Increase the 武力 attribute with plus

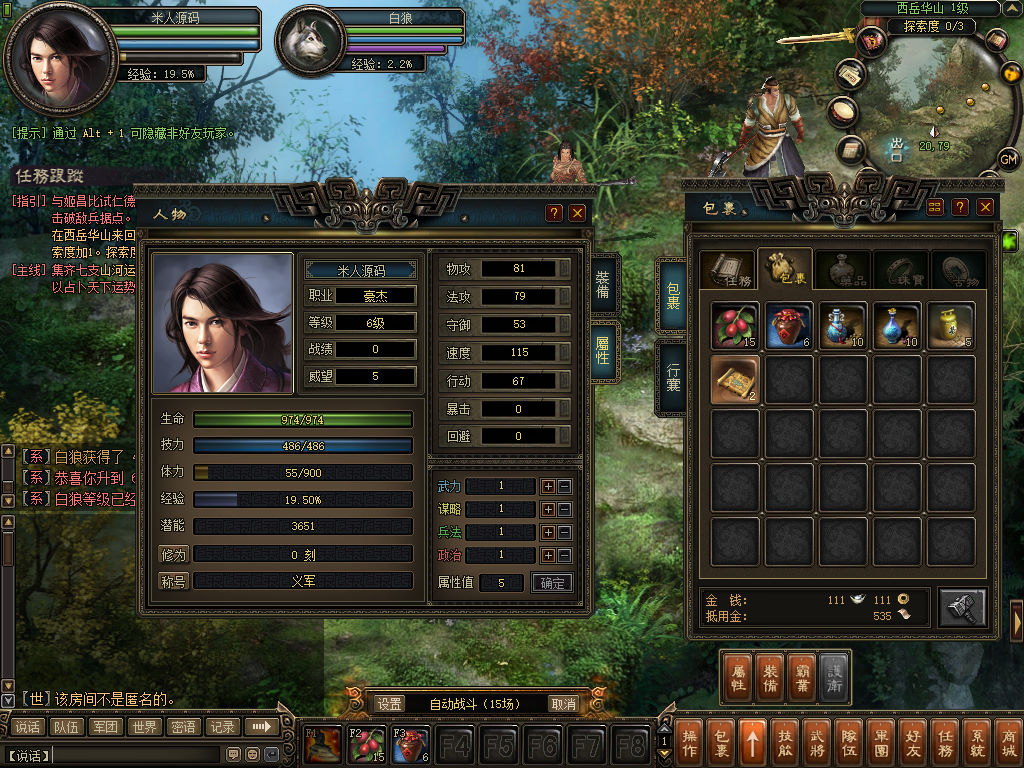(548, 486)
